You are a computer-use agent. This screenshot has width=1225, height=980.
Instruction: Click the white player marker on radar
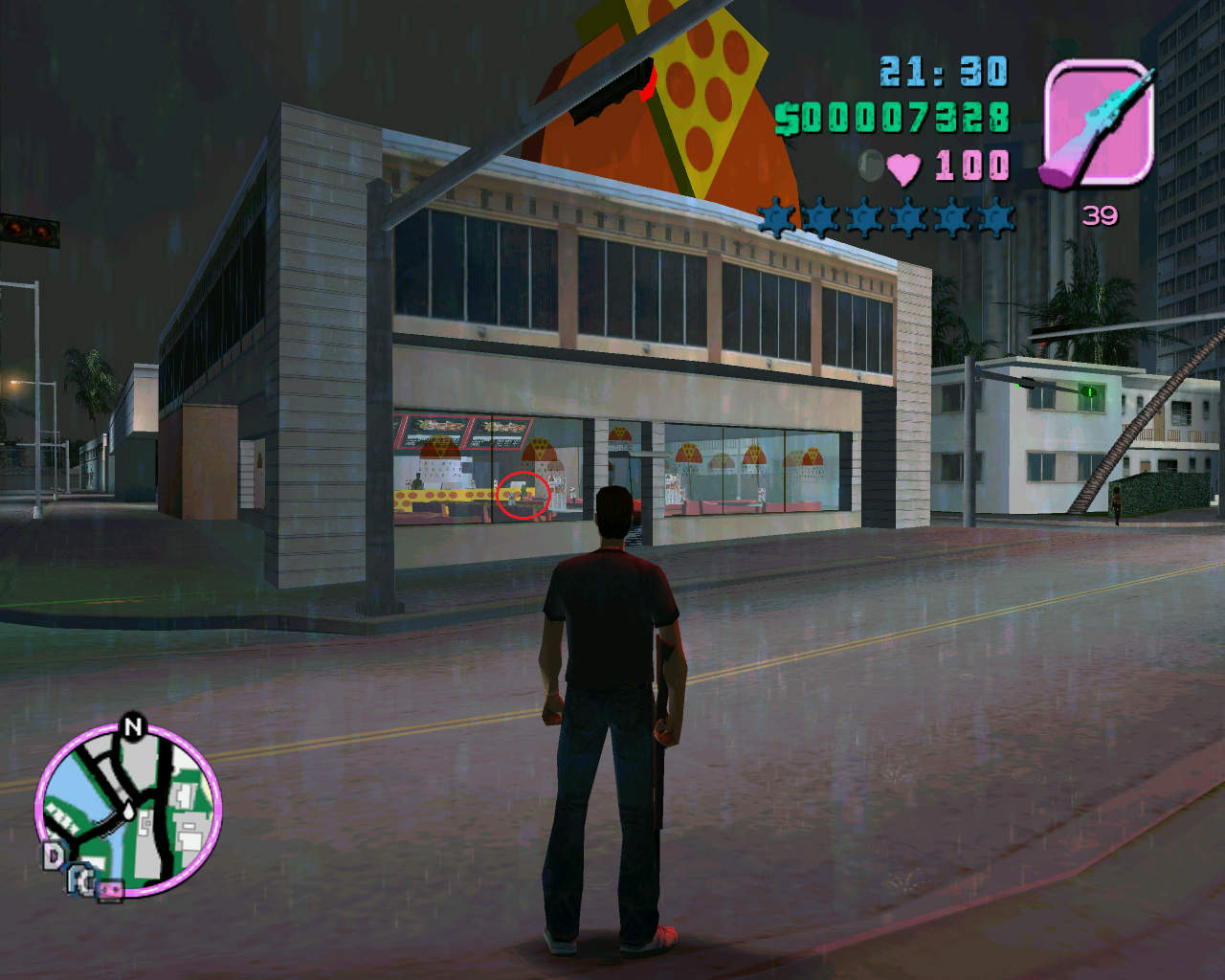[x=129, y=810]
